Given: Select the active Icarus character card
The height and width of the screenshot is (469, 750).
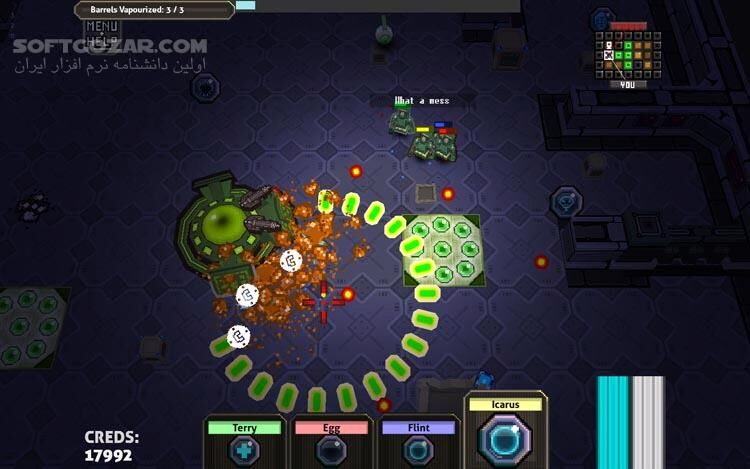Looking at the screenshot, I should click(x=506, y=431).
